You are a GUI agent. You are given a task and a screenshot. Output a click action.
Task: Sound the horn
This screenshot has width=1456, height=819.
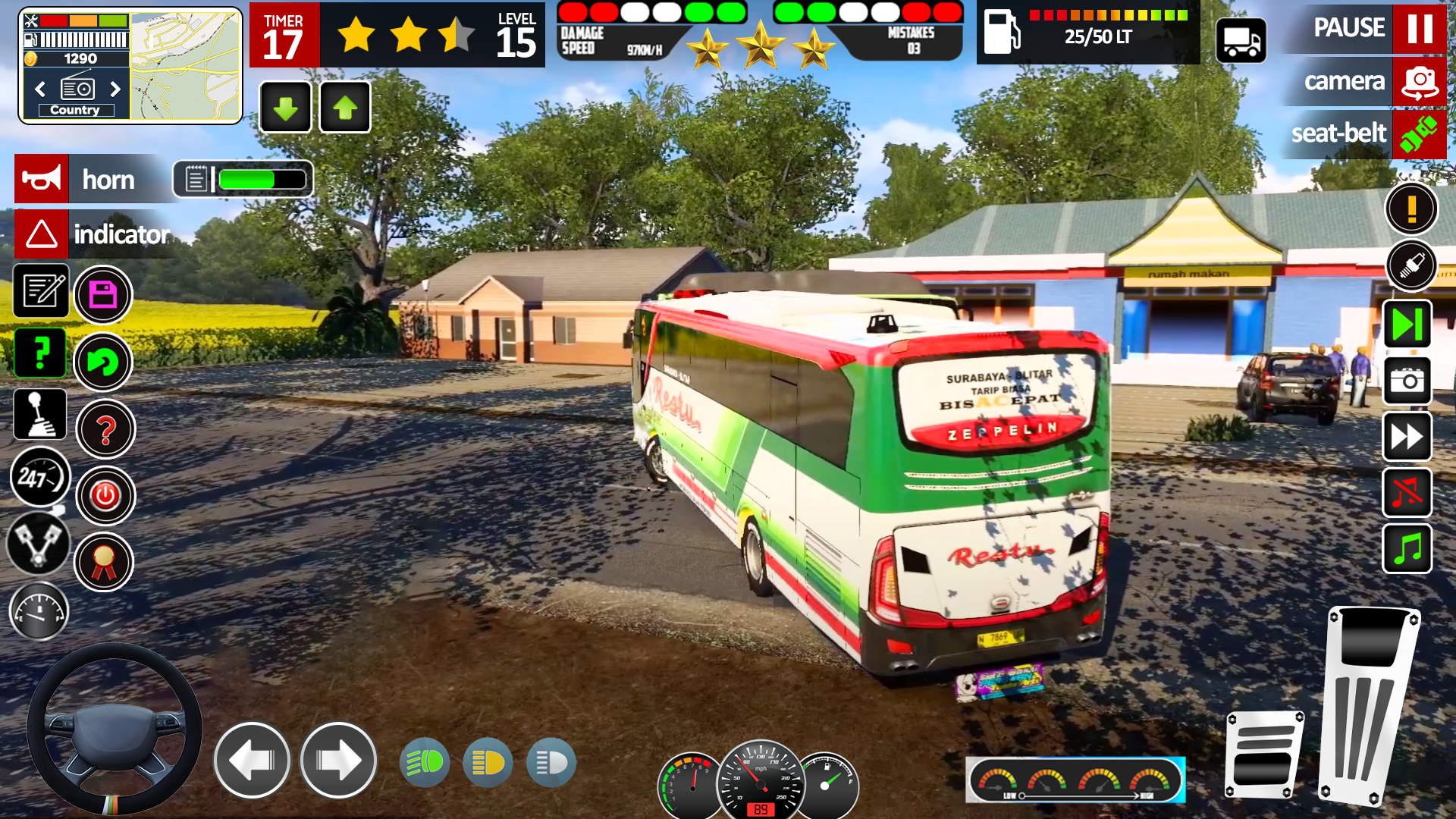pyautogui.click(x=42, y=180)
